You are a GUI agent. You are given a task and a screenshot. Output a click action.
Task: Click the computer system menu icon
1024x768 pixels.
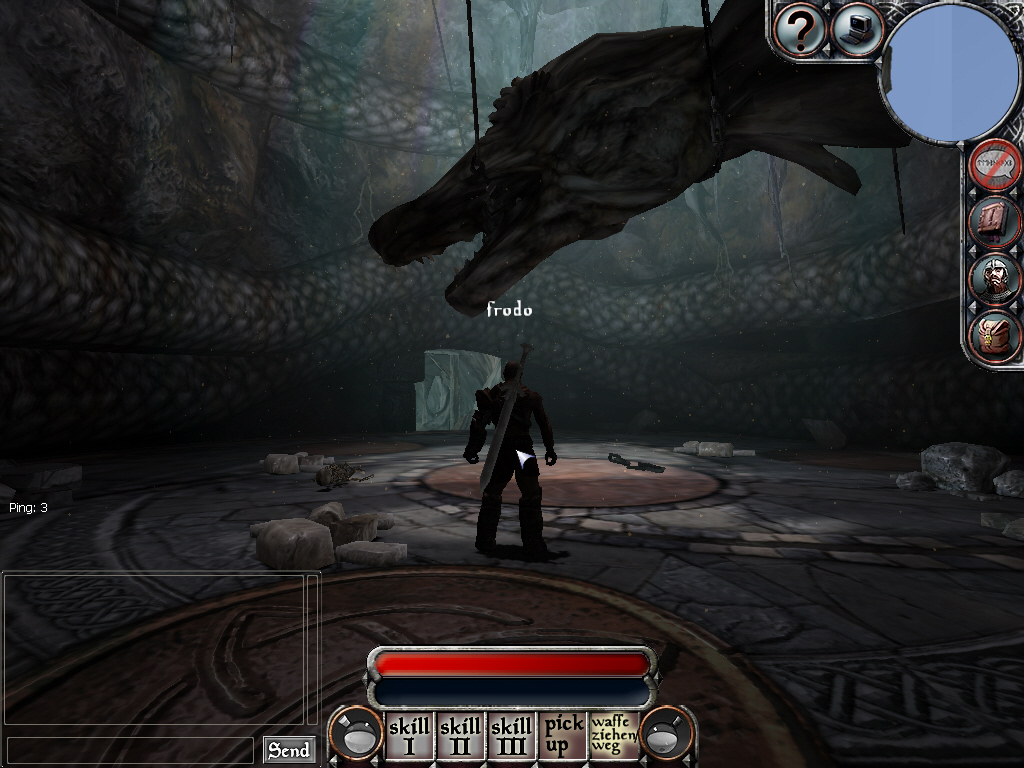(x=857, y=29)
